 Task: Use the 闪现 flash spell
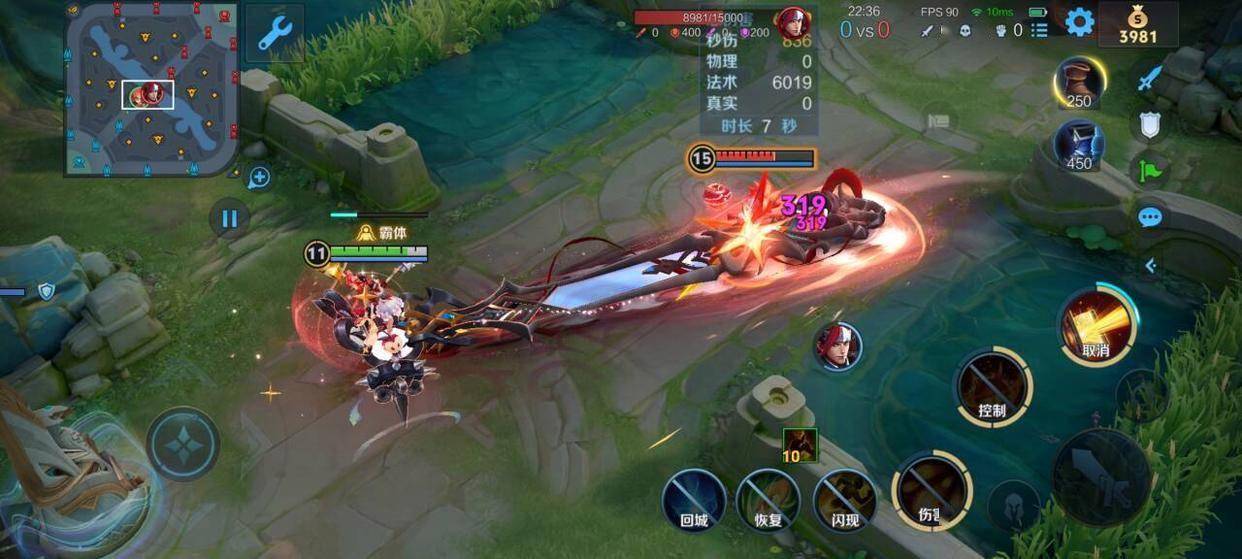tap(845, 499)
